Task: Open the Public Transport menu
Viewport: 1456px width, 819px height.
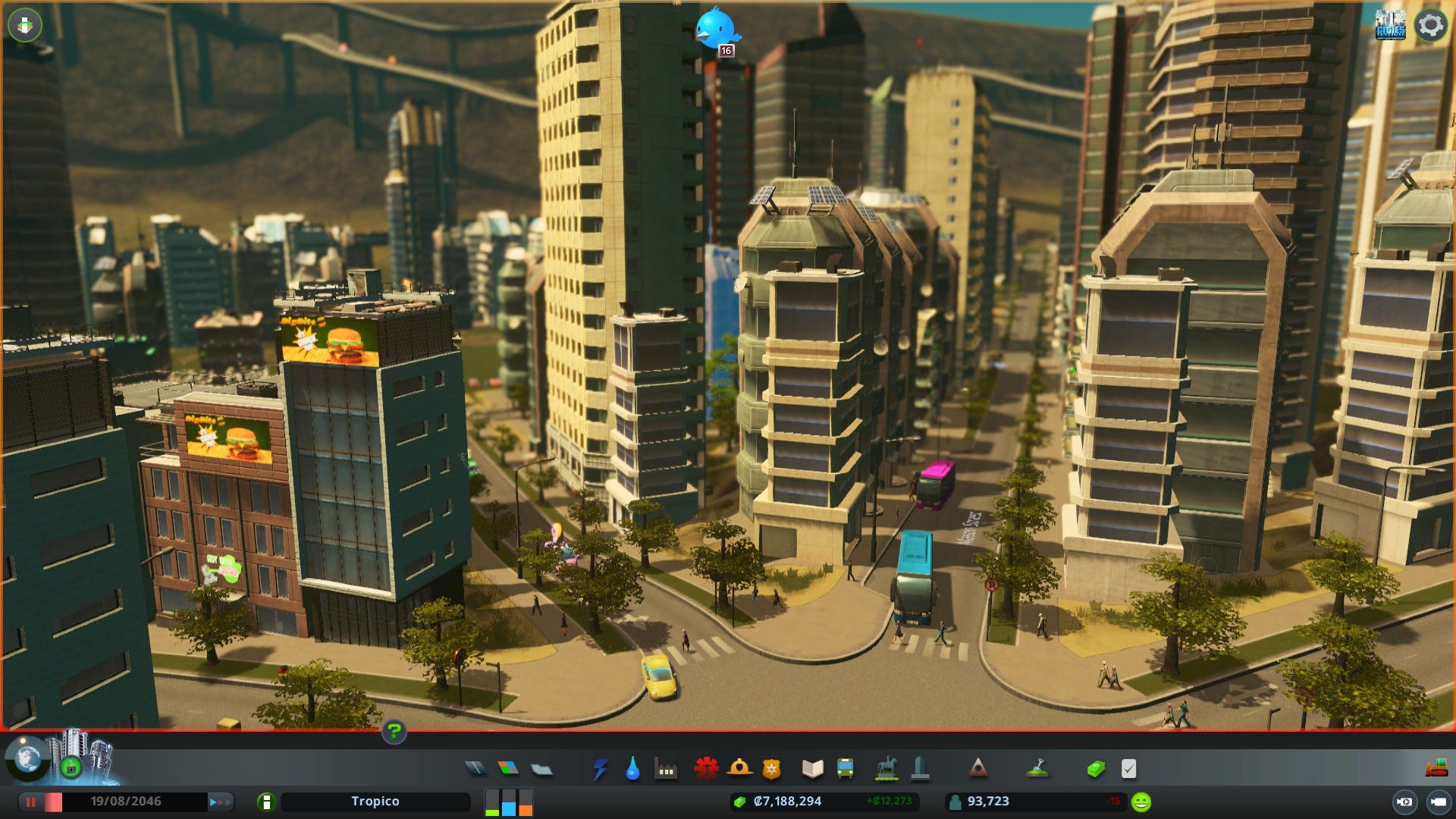Action: [844, 768]
